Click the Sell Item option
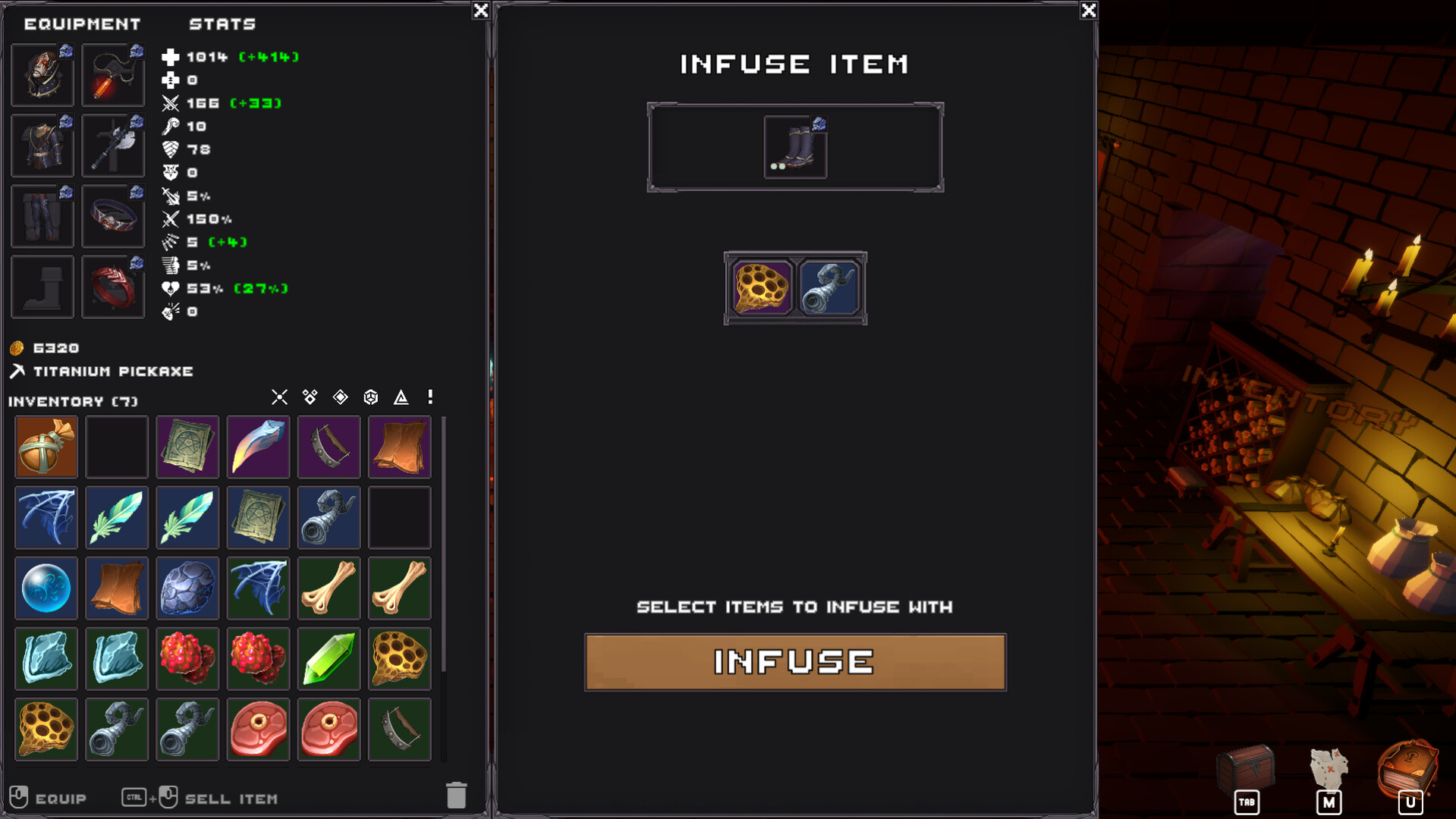Viewport: 1456px width, 819px height. [x=231, y=798]
